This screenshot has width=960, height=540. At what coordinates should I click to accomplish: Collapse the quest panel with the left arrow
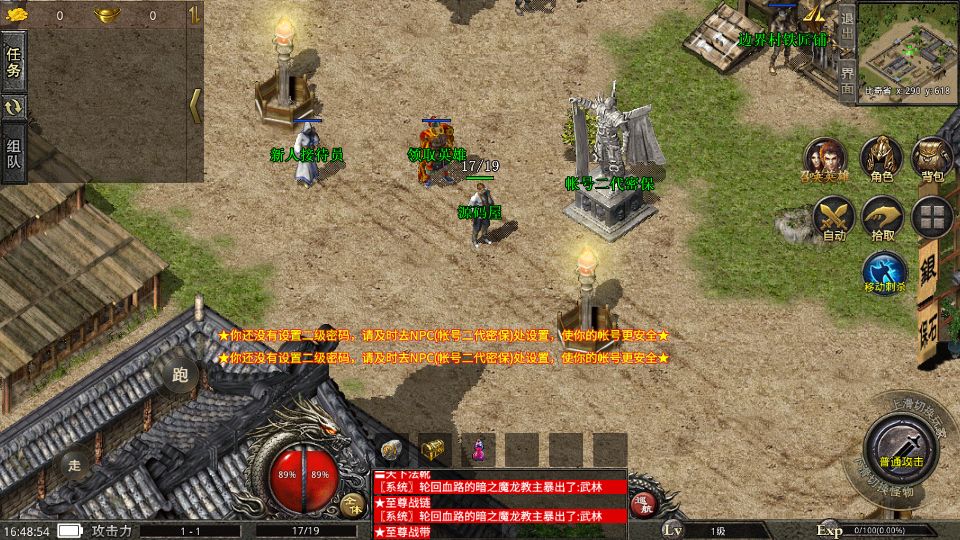[x=195, y=105]
